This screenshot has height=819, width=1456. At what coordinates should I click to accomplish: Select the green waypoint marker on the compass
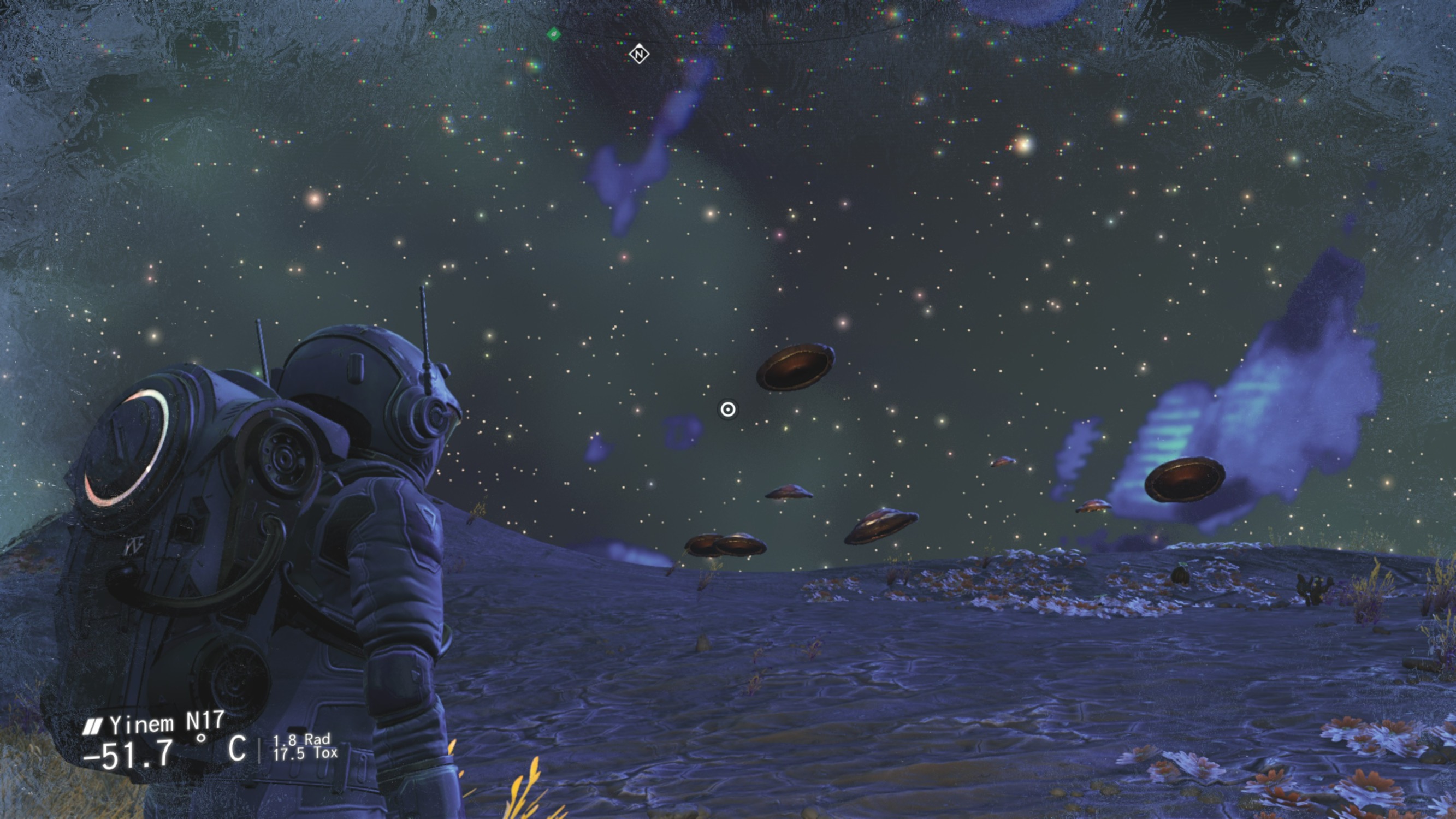point(554,34)
